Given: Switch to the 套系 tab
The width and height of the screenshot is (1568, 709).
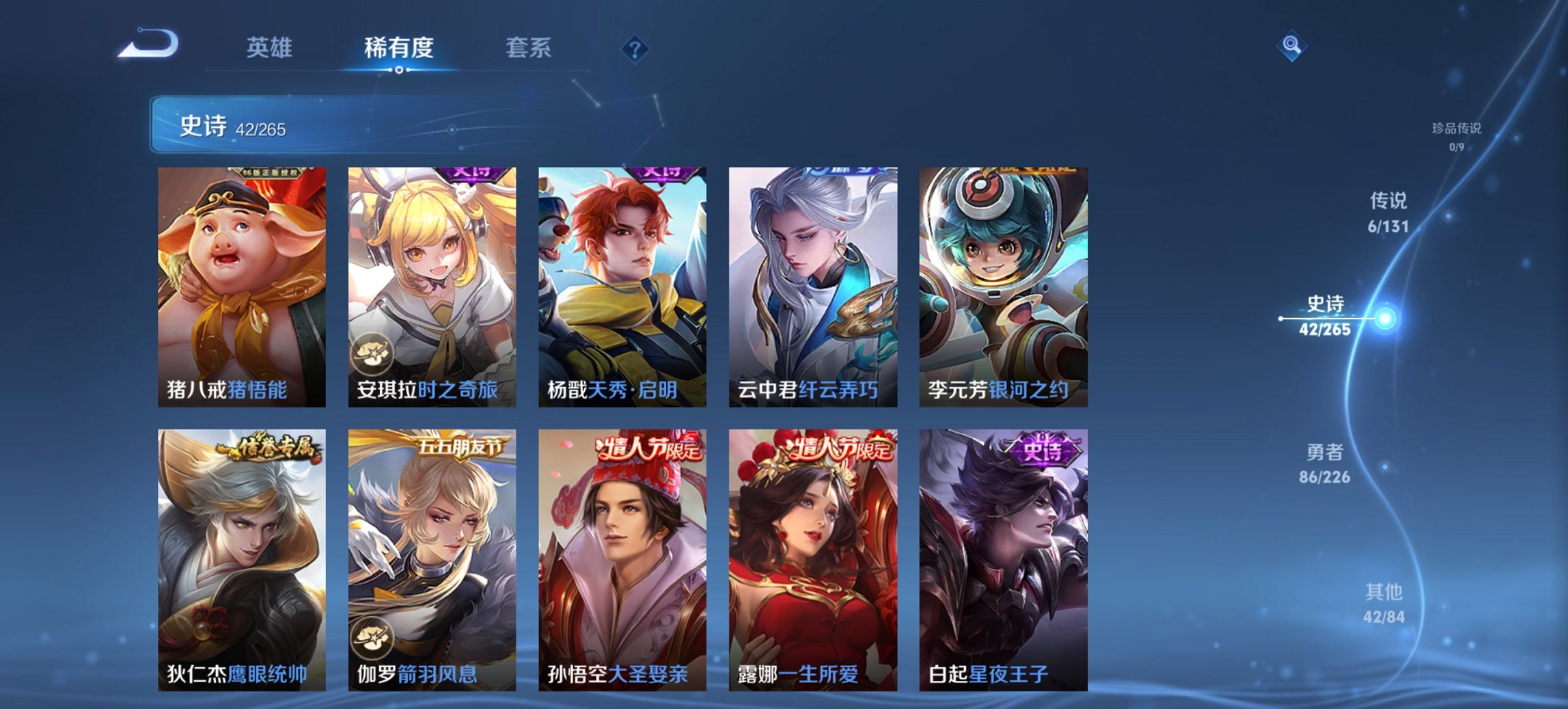Looking at the screenshot, I should pos(529,48).
